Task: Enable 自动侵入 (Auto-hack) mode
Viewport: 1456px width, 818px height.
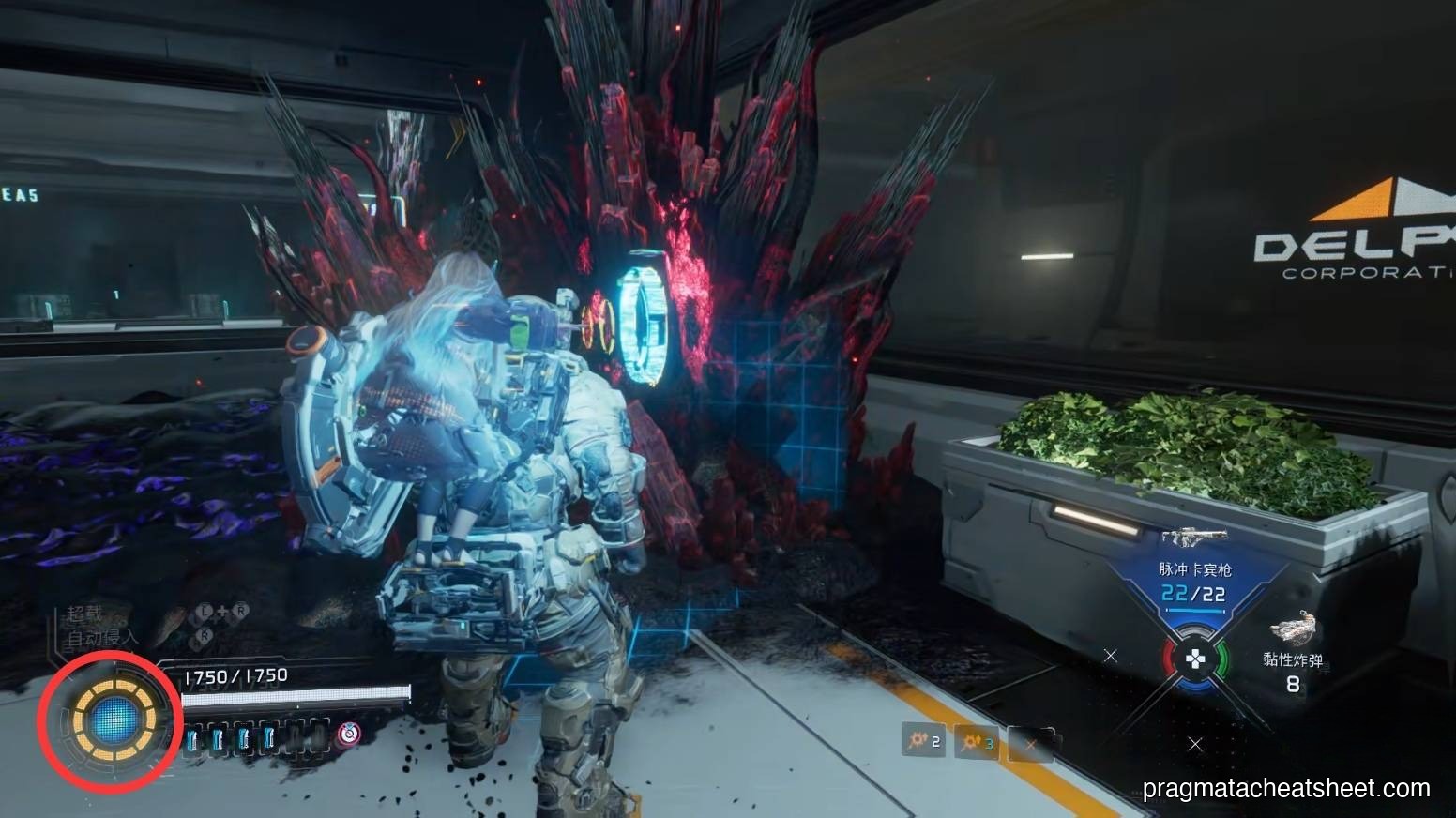Action: (102, 639)
